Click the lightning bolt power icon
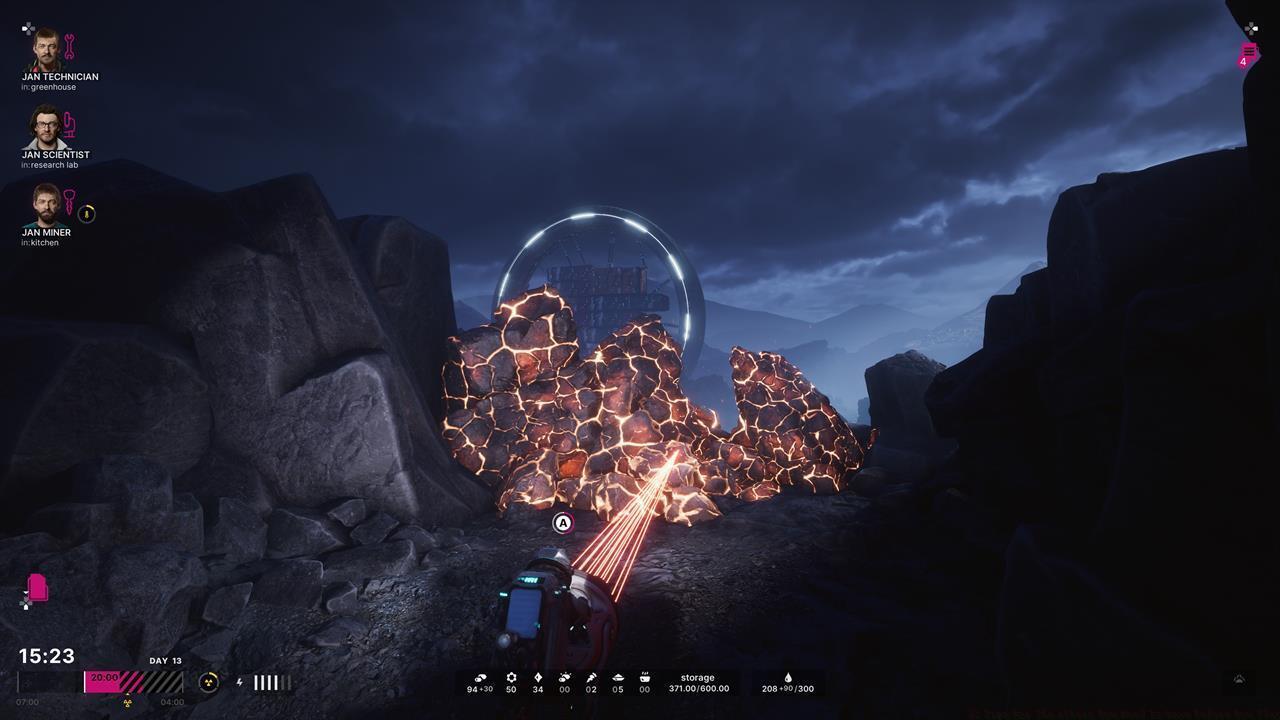Image resolution: width=1280 pixels, height=720 pixels. point(240,683)
